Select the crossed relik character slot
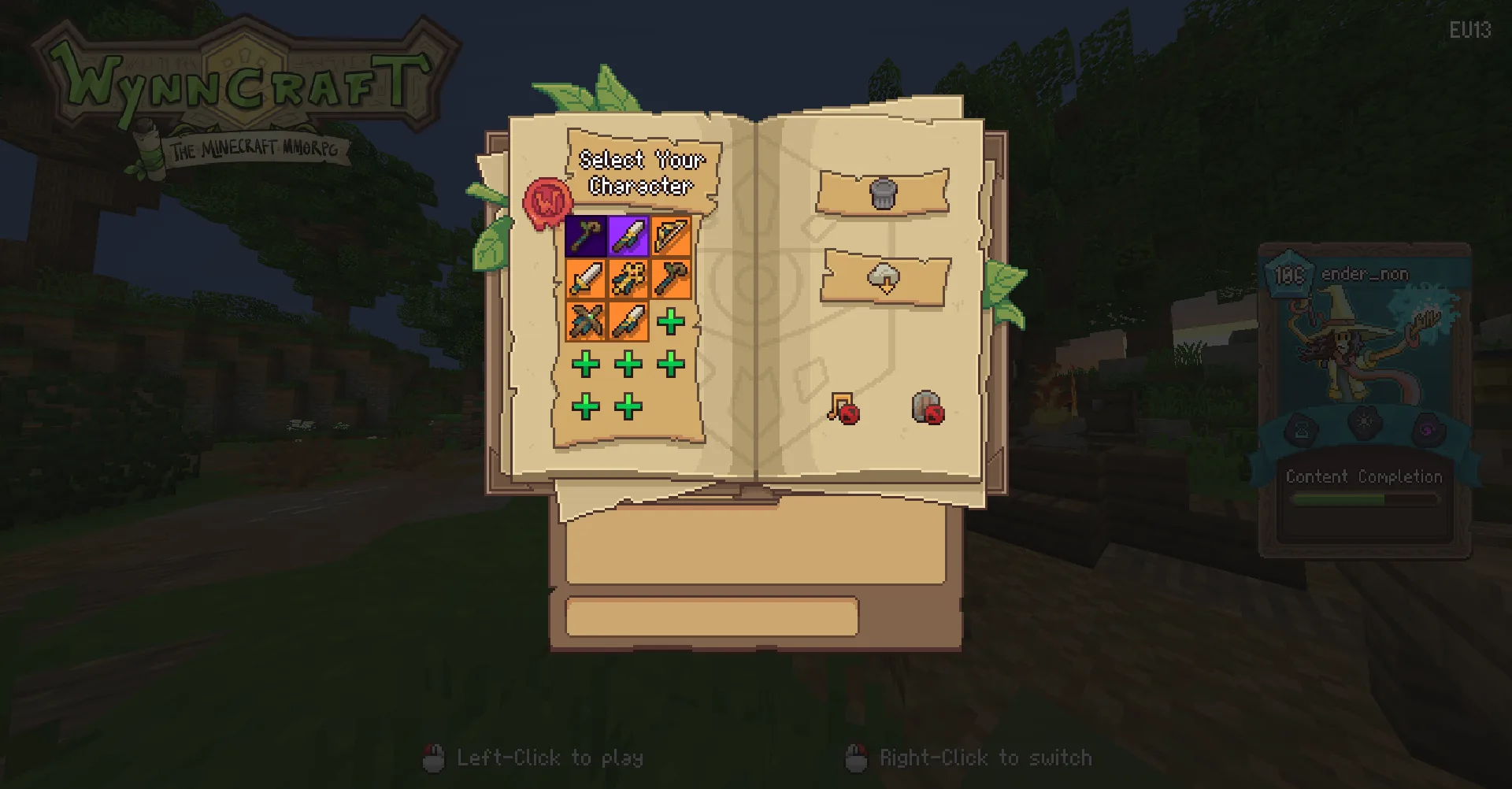 pos(586,322)
